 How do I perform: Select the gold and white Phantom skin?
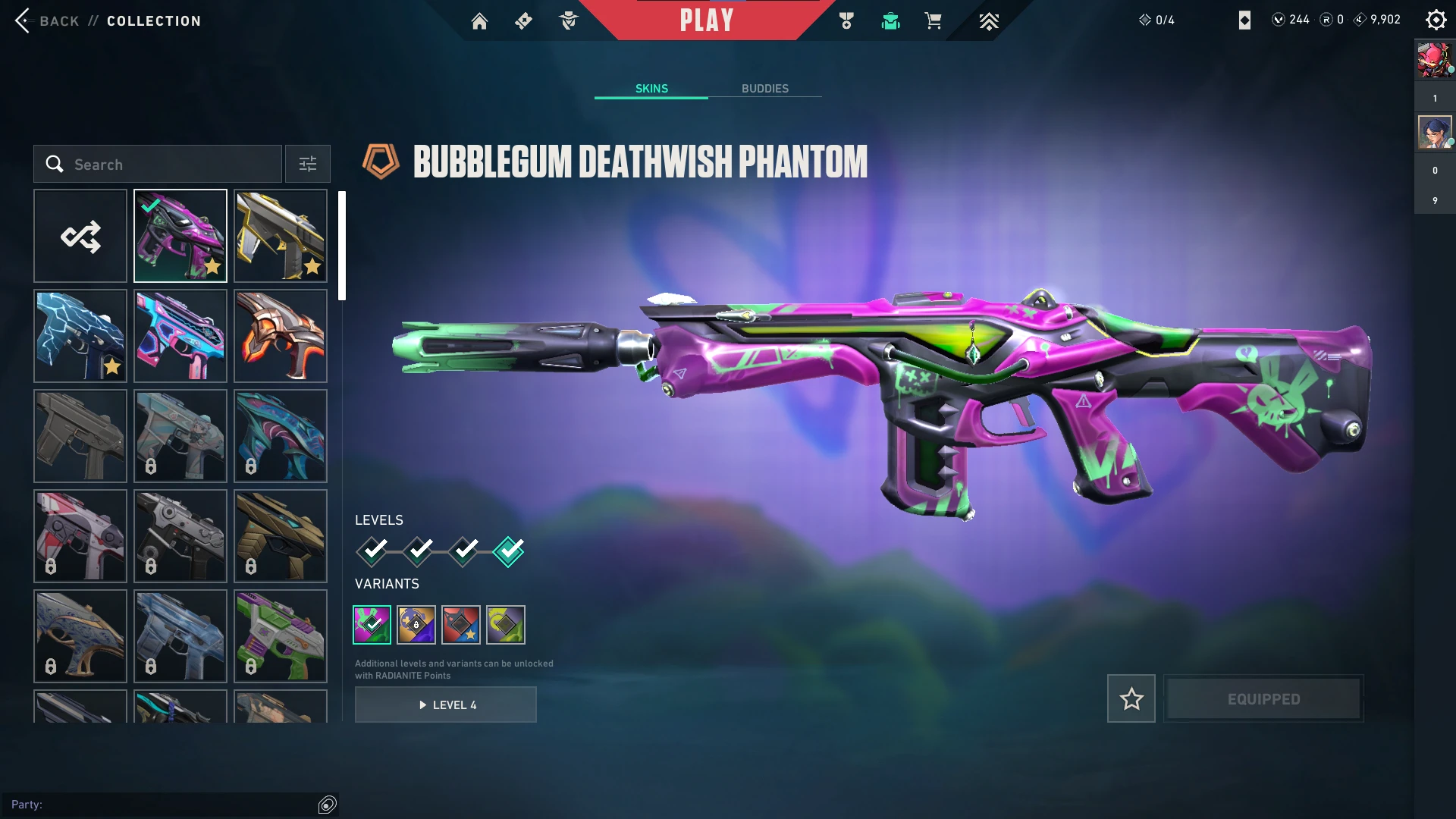pos(281,237)
